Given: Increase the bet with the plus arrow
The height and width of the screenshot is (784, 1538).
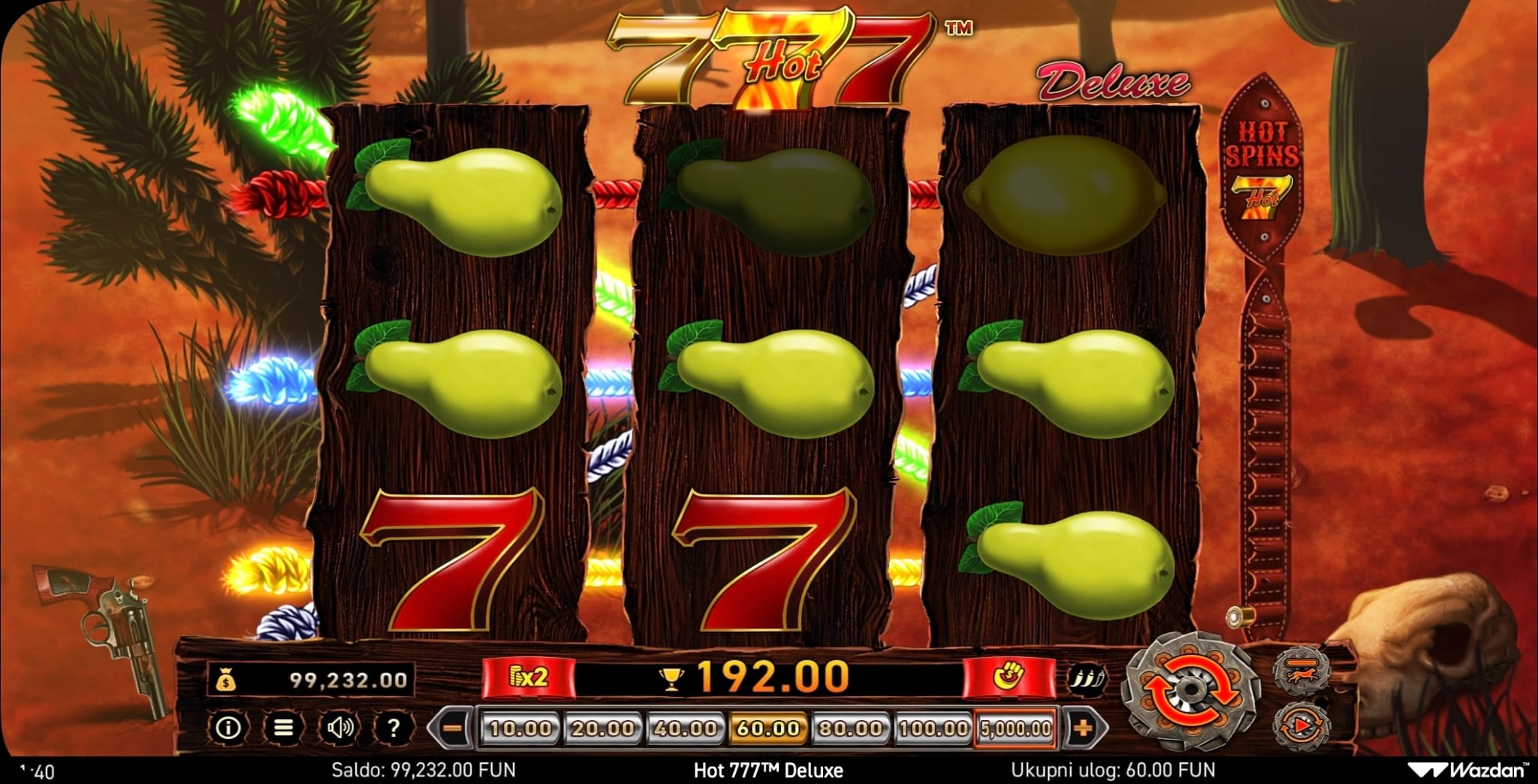Looking at the screenshot, I should (1083, 728).
